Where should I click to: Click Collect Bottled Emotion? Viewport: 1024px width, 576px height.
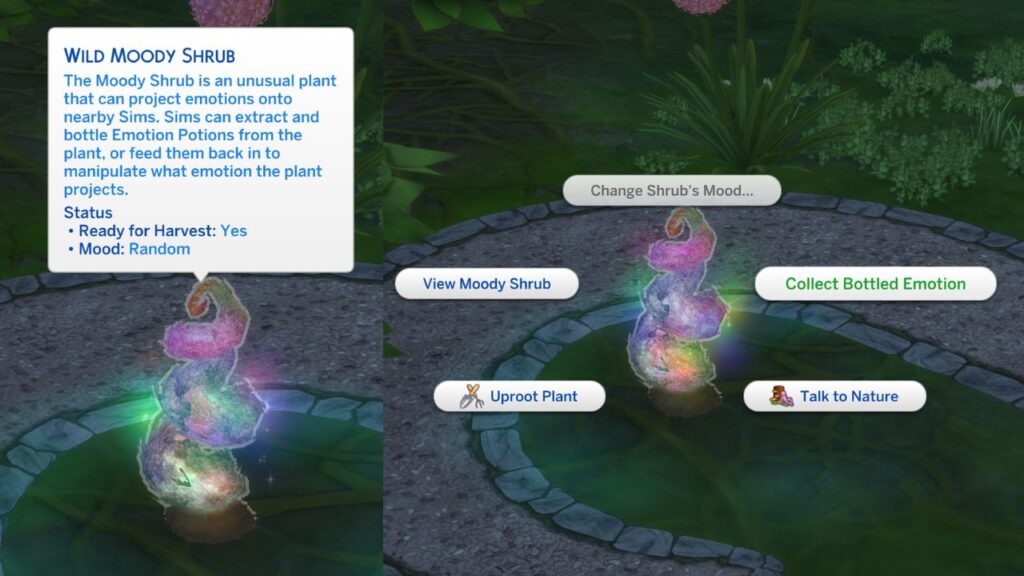coord(875,284)
